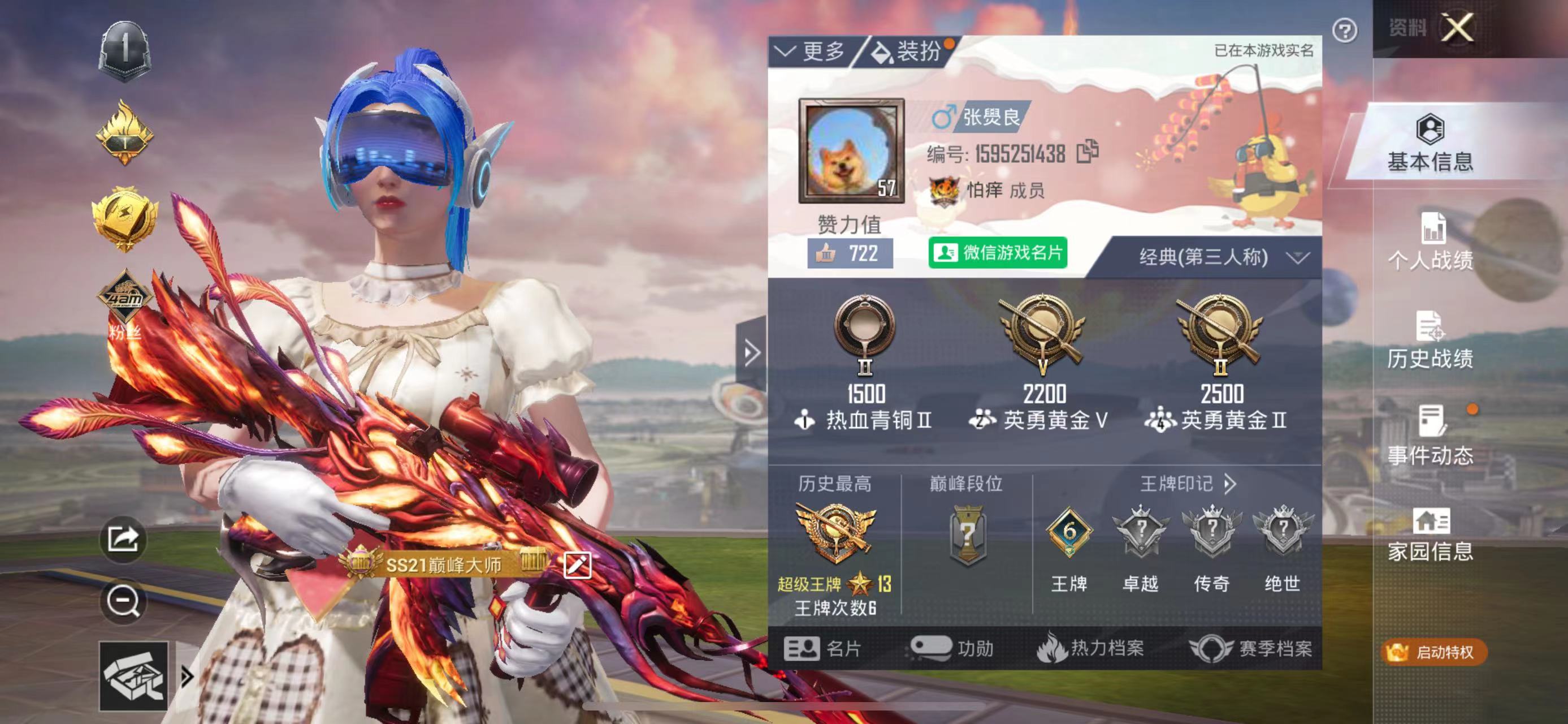Click the share arrow icon
Viewport: 1568px width, 724px height.
click(x=123, y=539)
